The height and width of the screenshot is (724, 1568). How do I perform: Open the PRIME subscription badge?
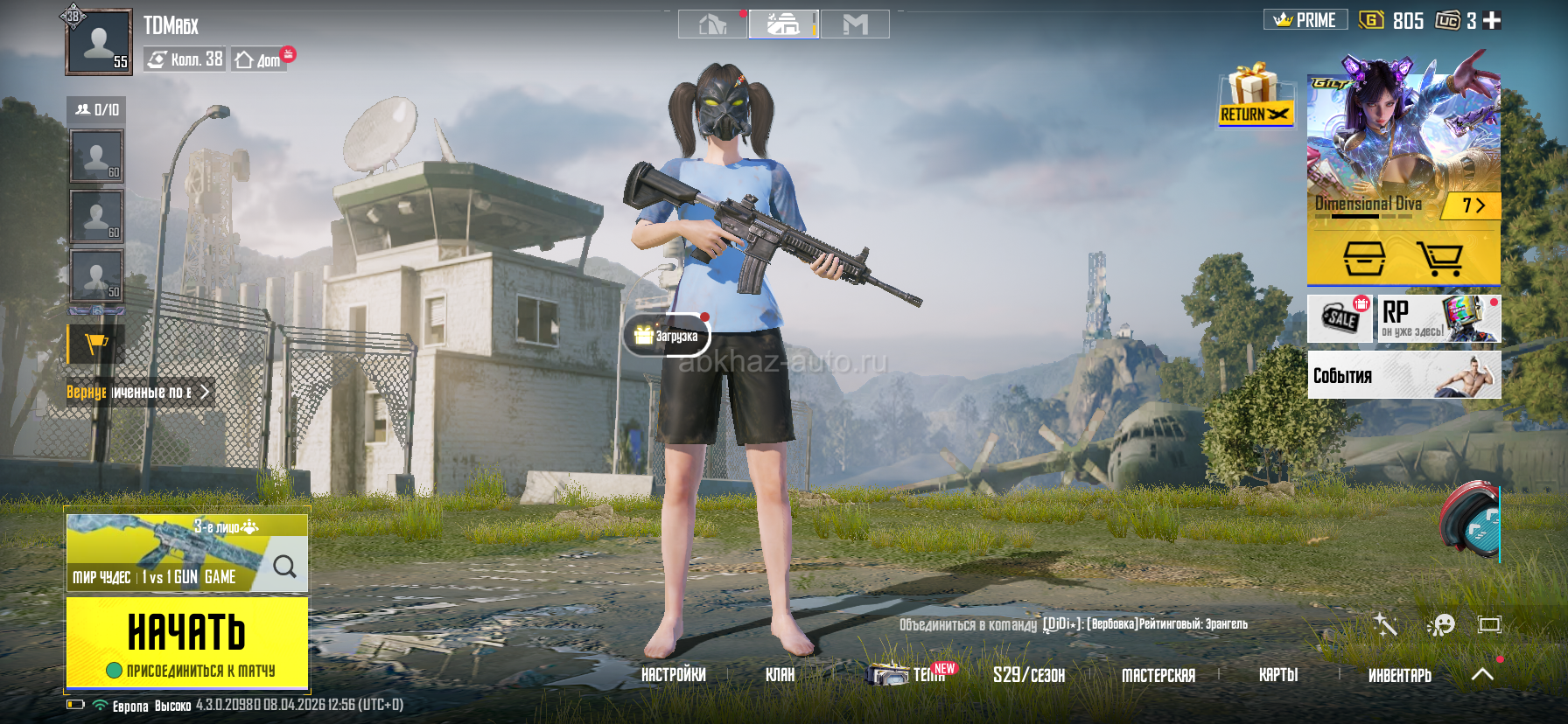pos(1305,20)
